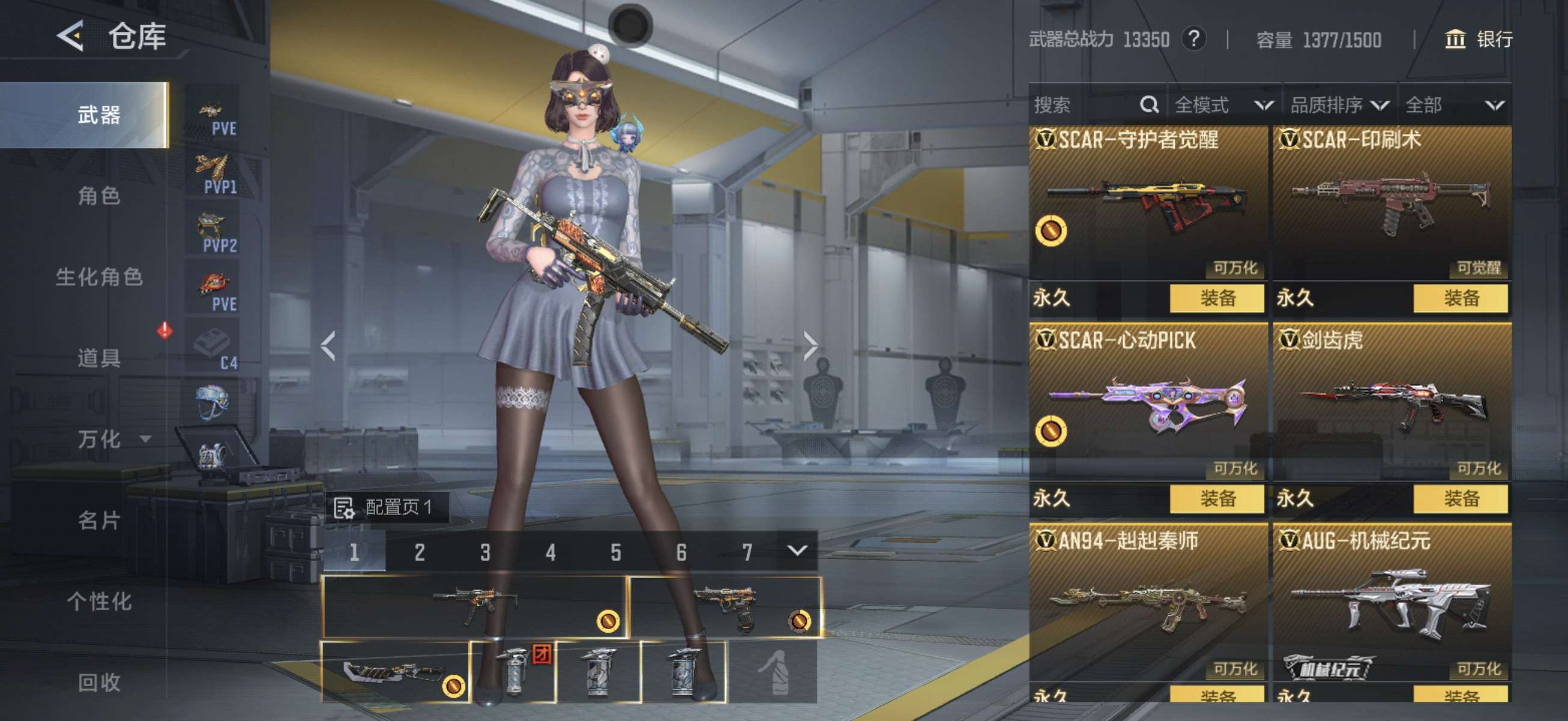Show weapon power help question mark

click(1194, 40)
